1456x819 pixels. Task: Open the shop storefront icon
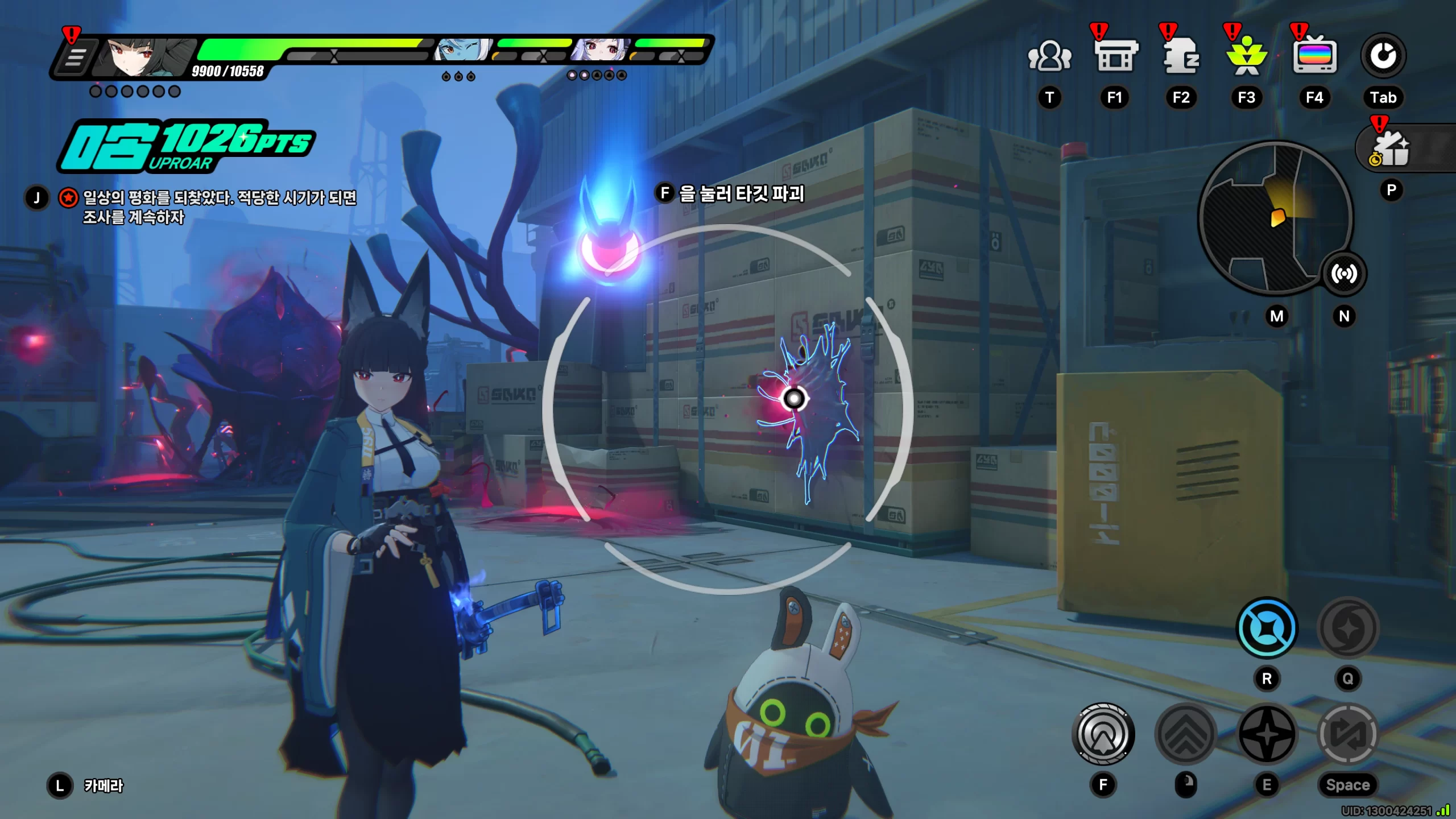coord(1115,57)
